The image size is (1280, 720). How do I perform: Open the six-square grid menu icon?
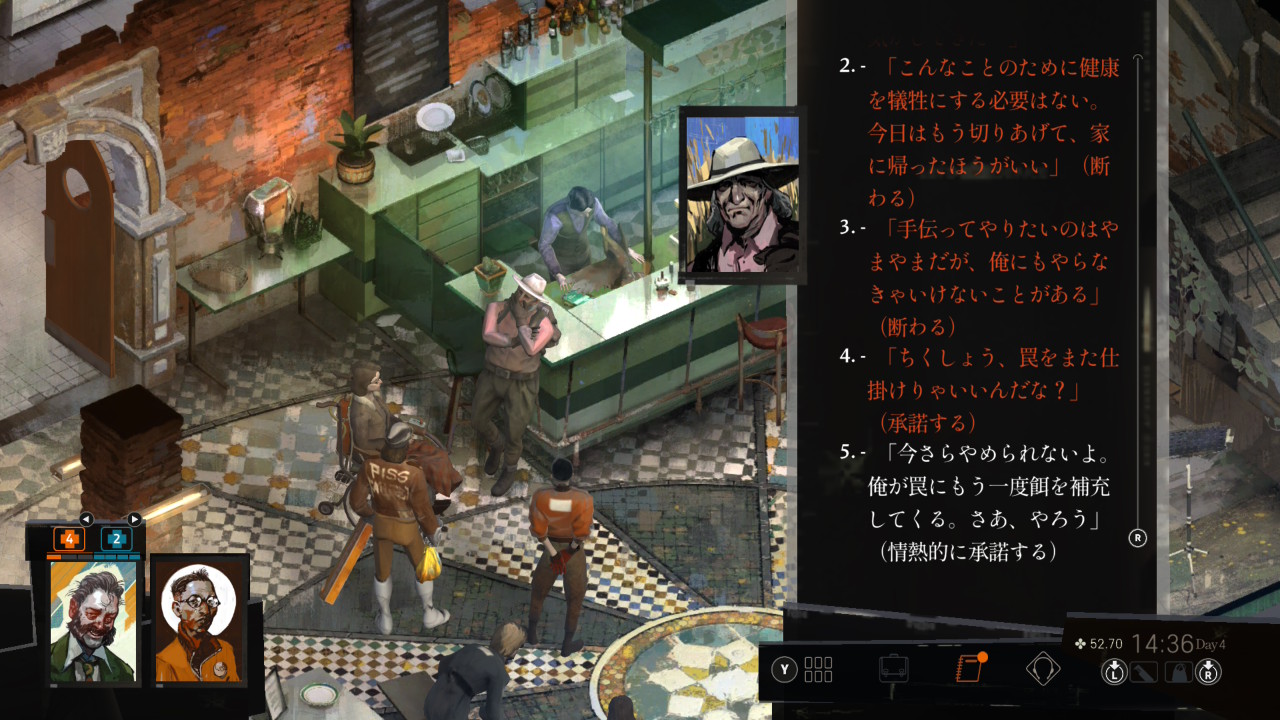[818, 669]
